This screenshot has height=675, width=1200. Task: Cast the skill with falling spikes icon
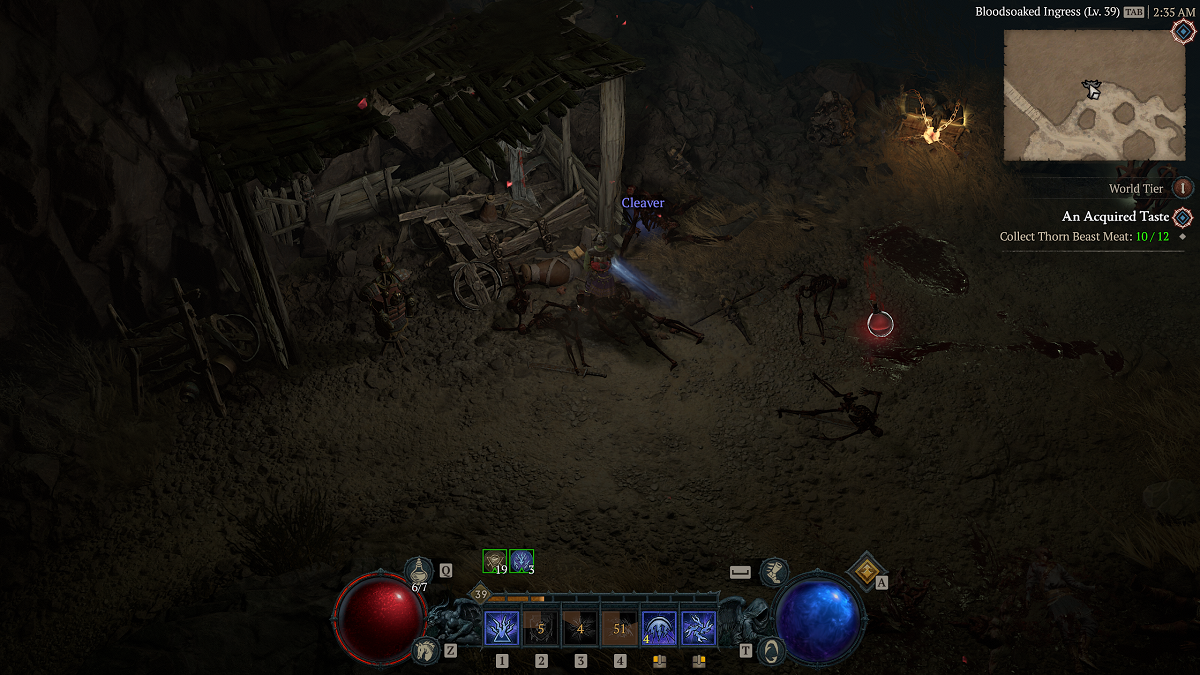tap(659, 629)
